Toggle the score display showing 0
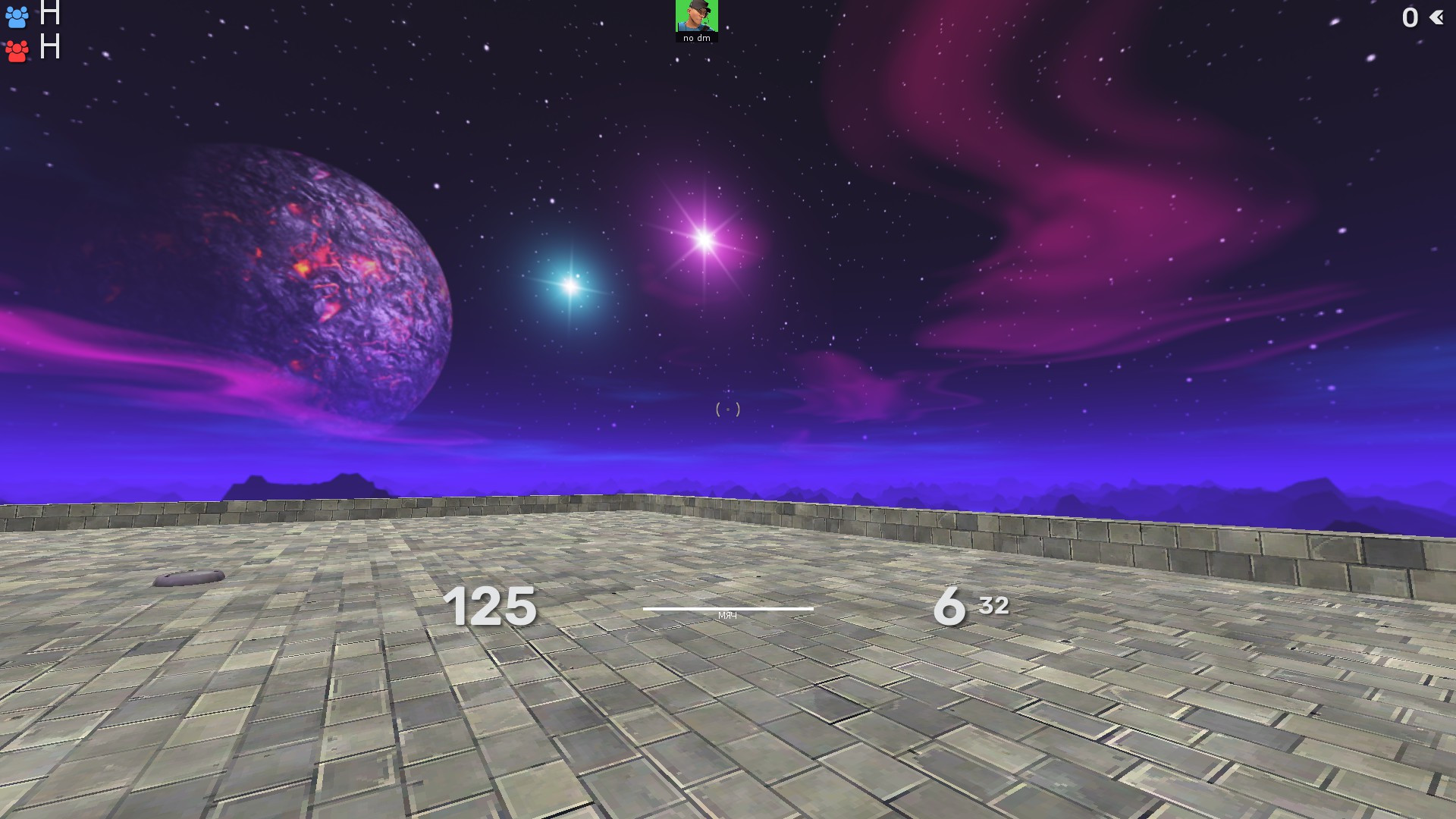The width and height of the screenshot is (1456, 819). point(1410,18)
